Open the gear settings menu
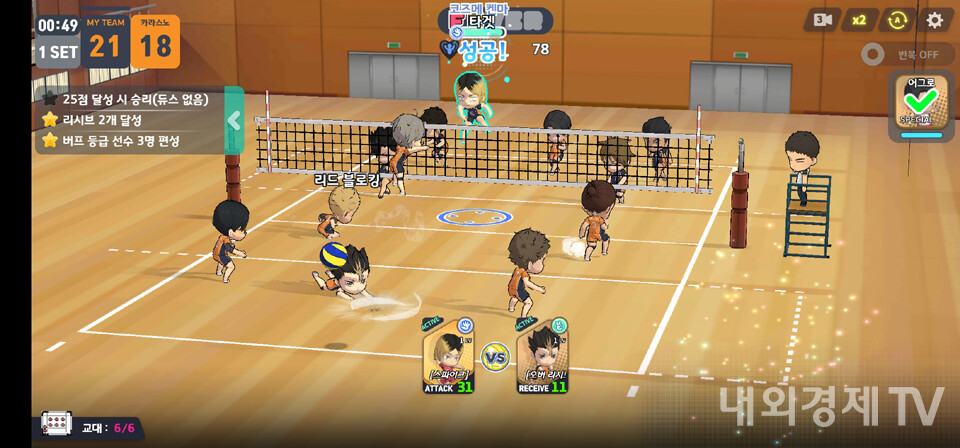The width and height of the screenshot is (960, 448). (934, 20)
